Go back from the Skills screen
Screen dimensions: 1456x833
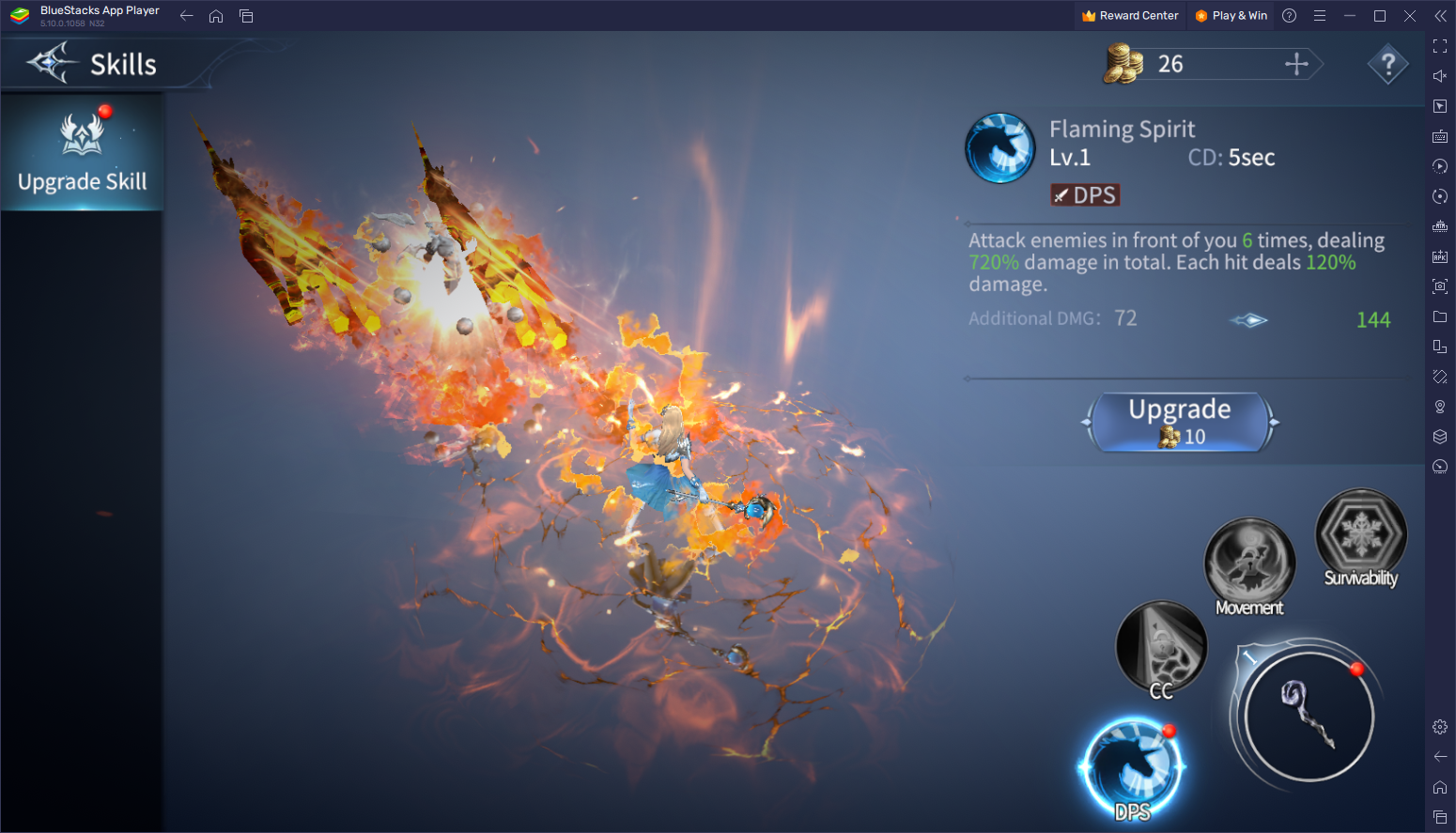[x=49, y=64]
